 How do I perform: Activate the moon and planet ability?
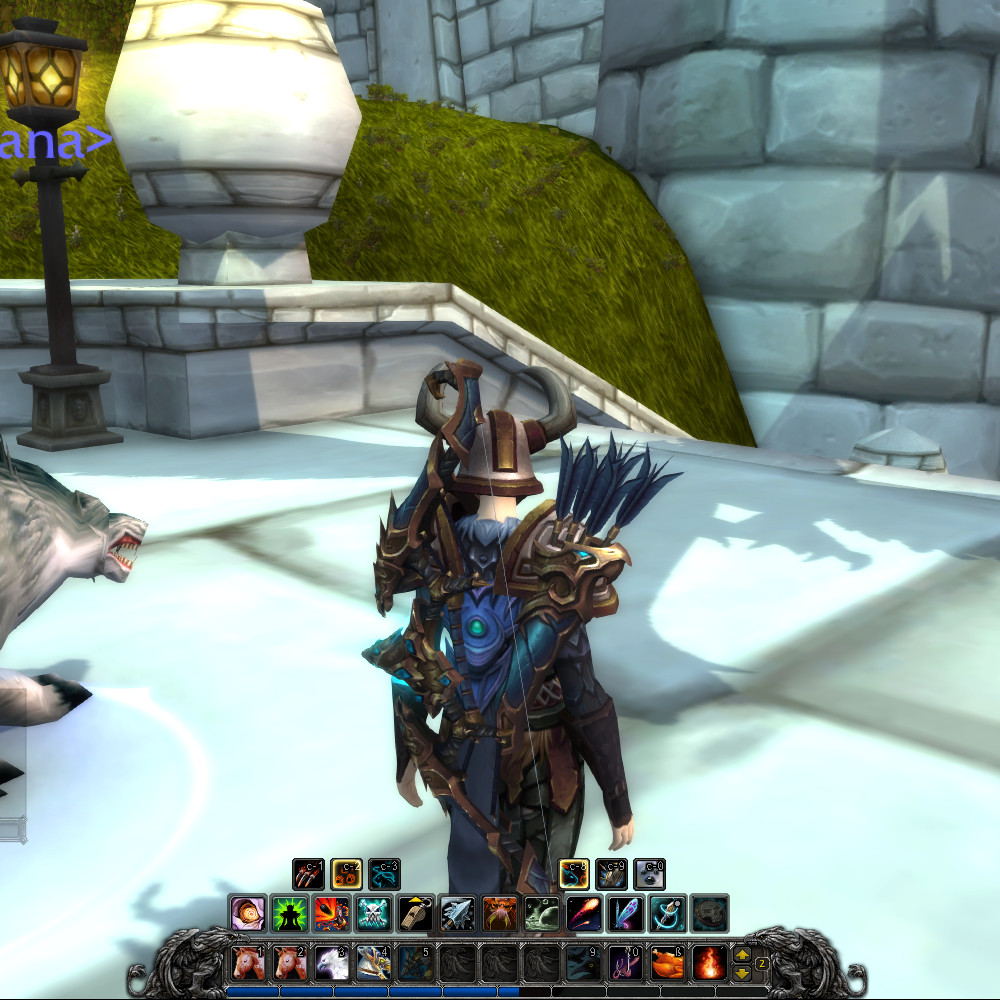[541, 913]
